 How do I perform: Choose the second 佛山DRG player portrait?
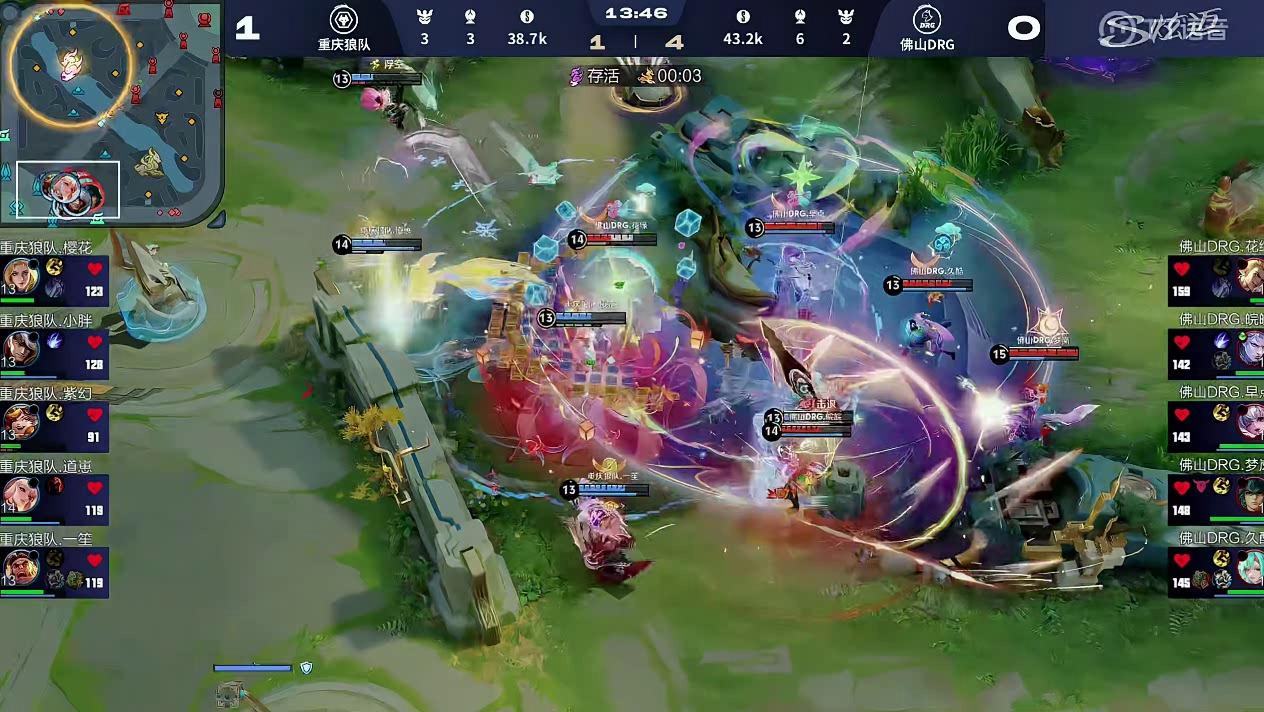coord(1250,350)
